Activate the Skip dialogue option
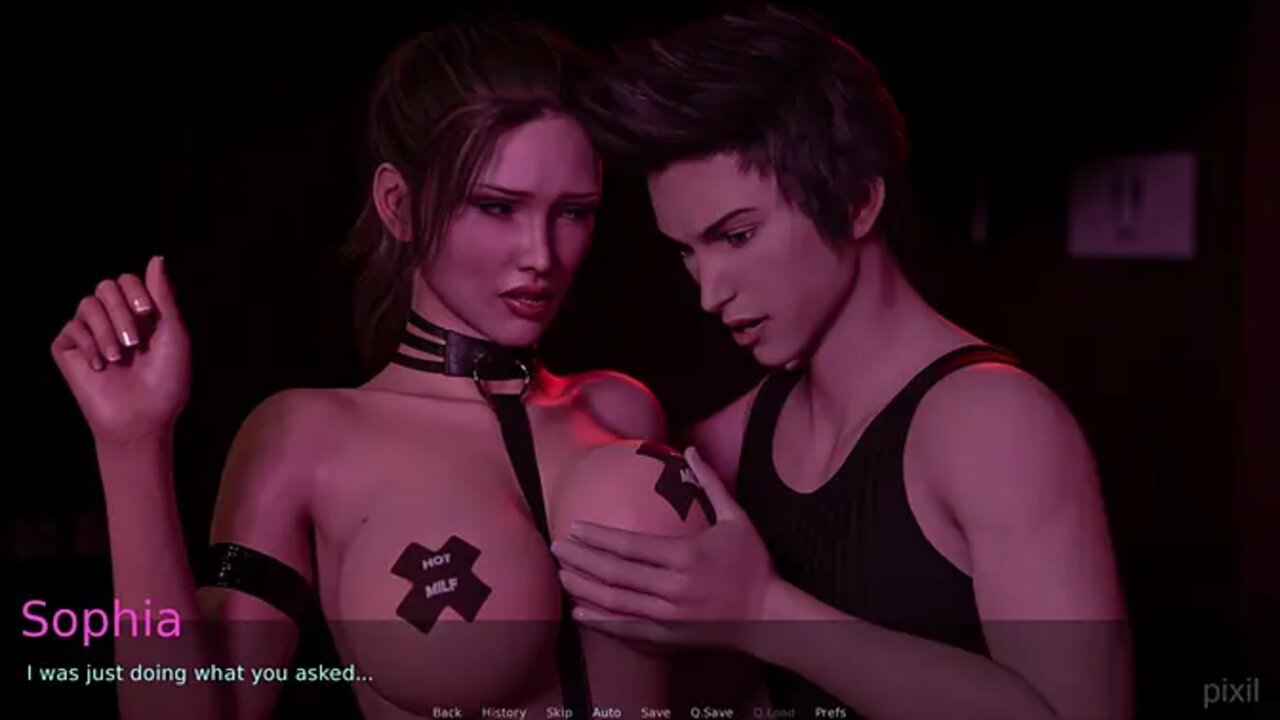 click(559, 712)
